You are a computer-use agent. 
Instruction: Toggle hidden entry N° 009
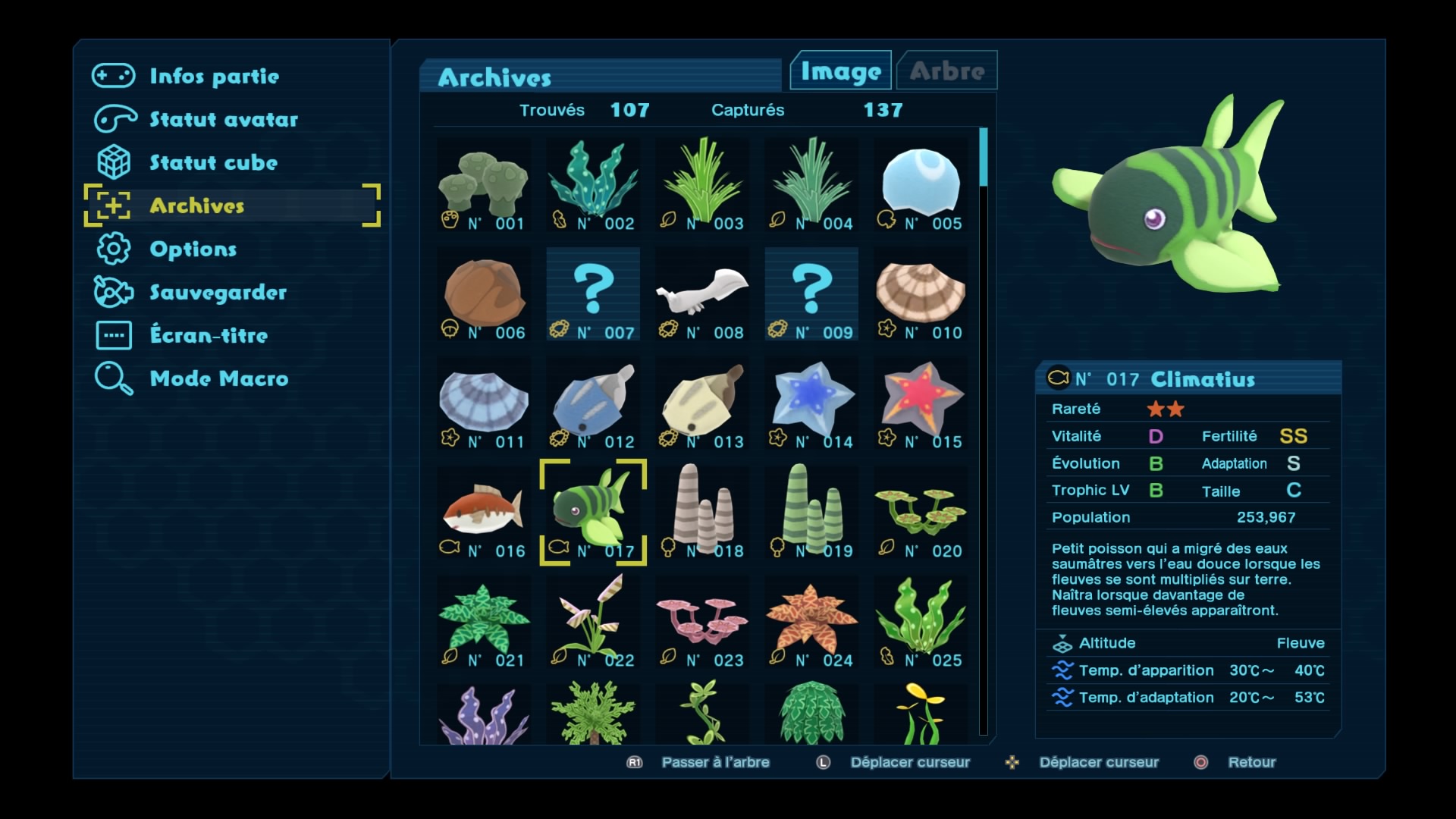click(811, 294)
